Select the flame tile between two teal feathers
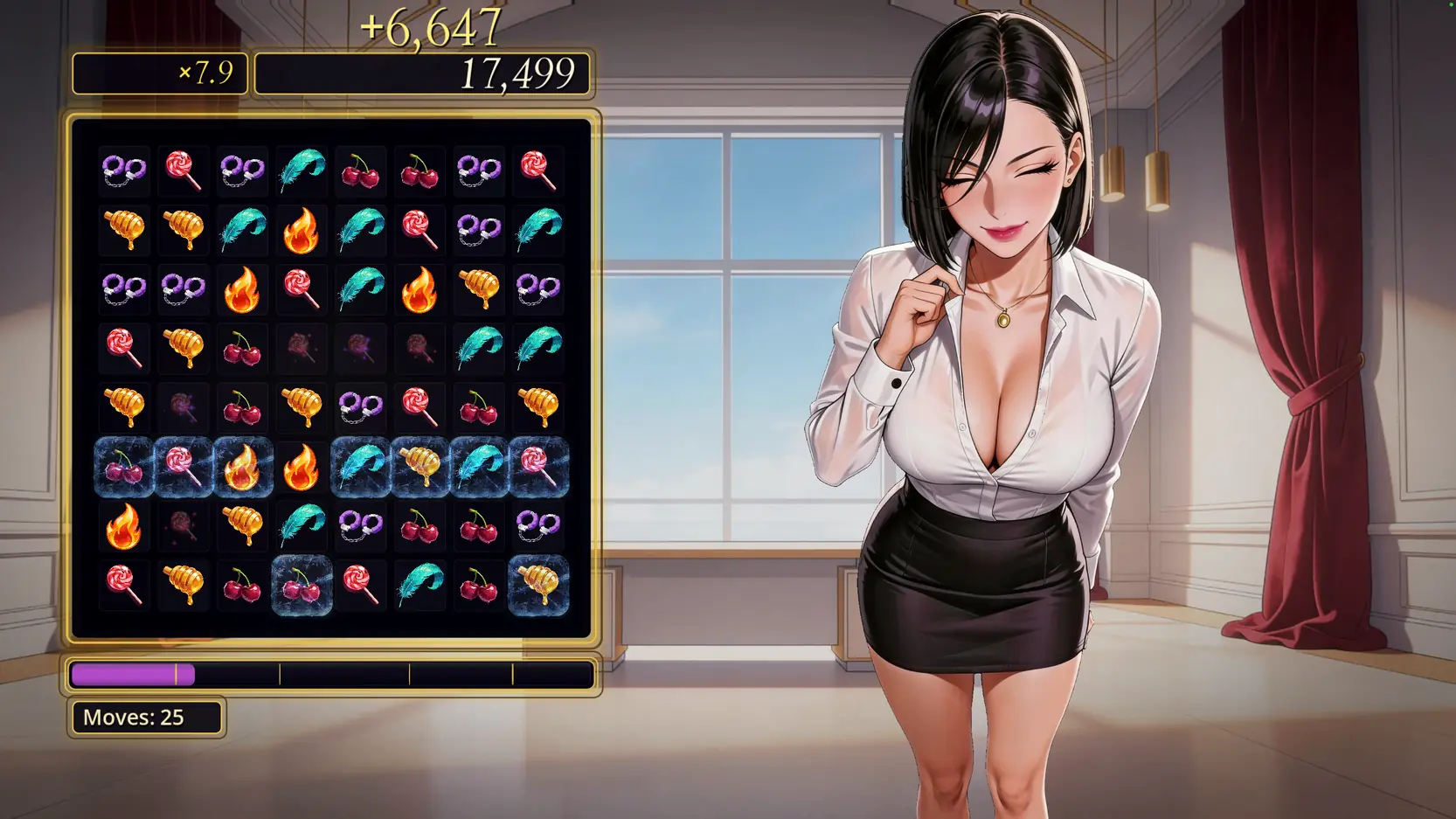Screen dimensions: 1456x819 [x=301, y=230]
